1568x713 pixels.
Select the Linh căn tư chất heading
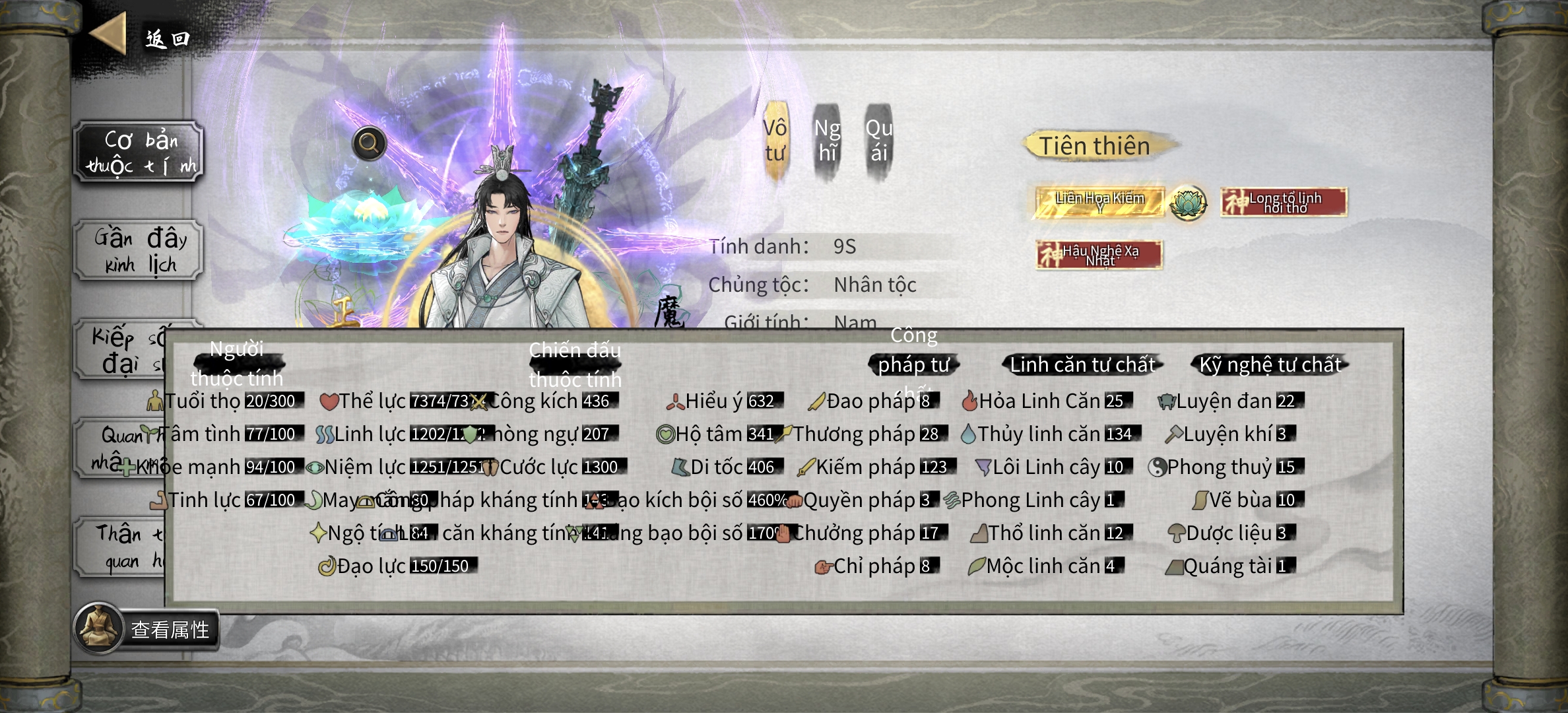1082,364
